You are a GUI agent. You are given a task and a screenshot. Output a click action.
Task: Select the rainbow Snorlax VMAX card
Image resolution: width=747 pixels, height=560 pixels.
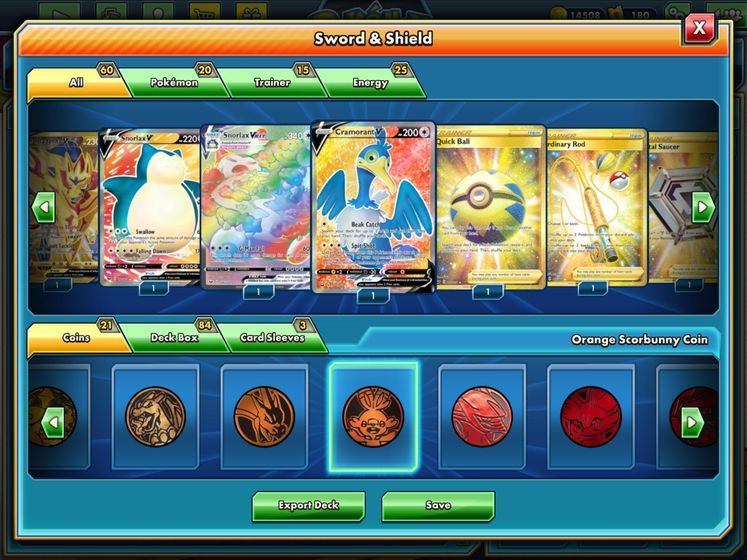click(257, 206)
